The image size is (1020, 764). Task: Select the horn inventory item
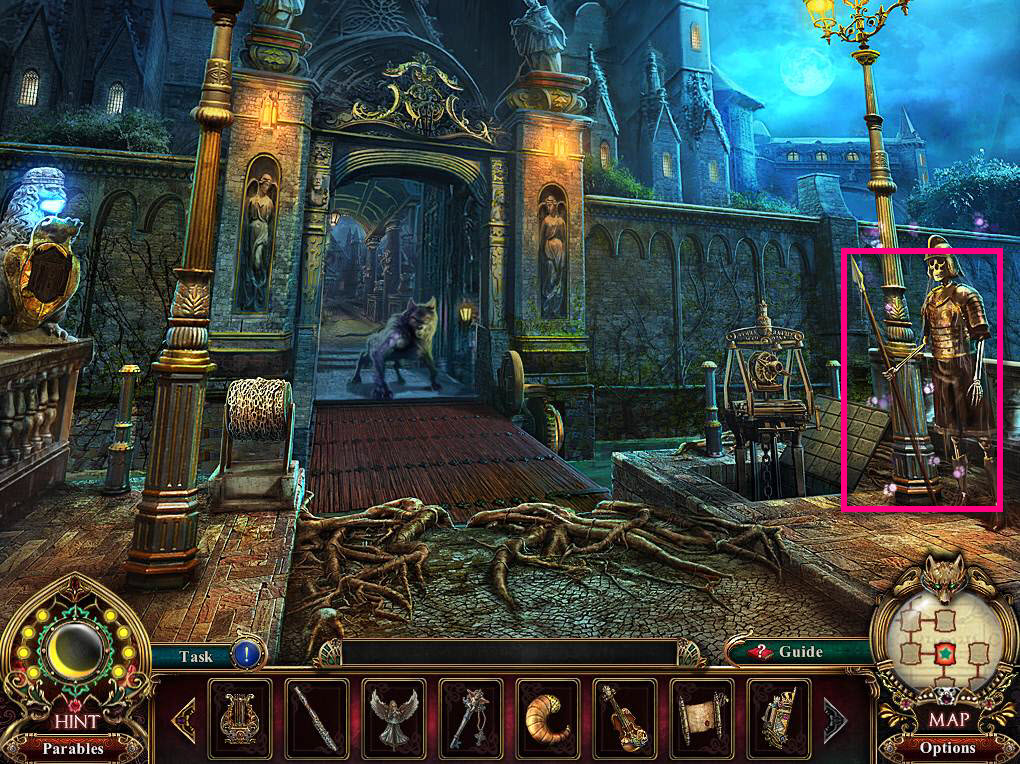tap(548, 718)
